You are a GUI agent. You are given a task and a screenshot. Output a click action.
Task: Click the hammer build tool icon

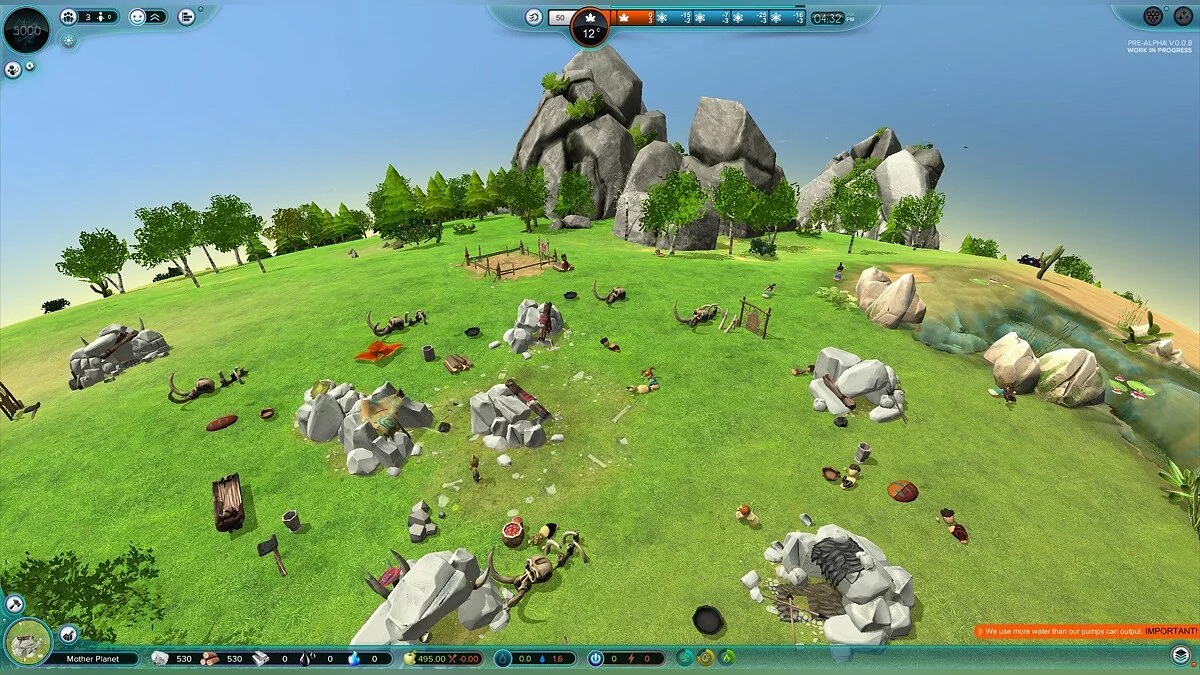tap(14, 604)
